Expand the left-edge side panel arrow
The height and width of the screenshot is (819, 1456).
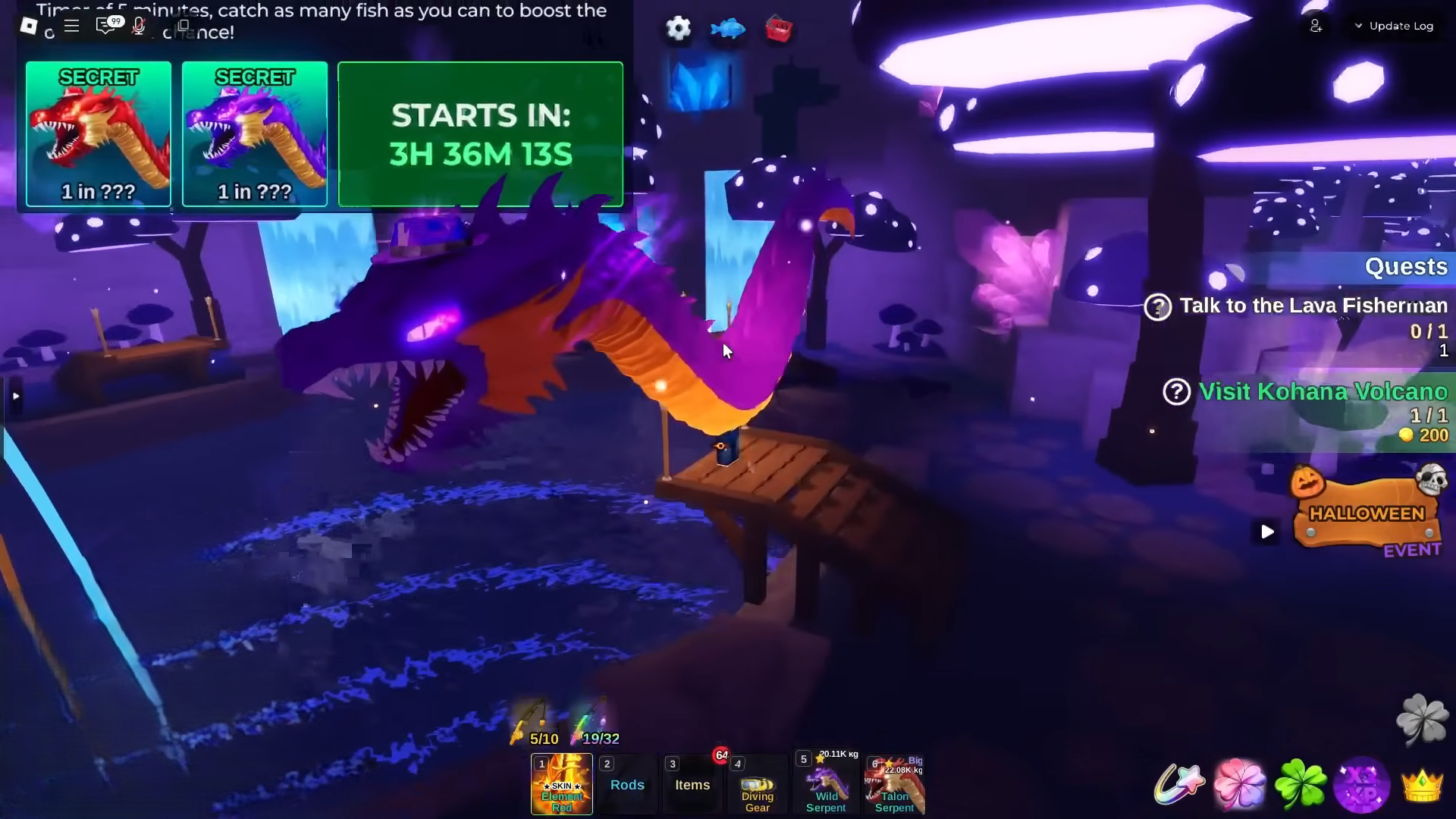15,395
